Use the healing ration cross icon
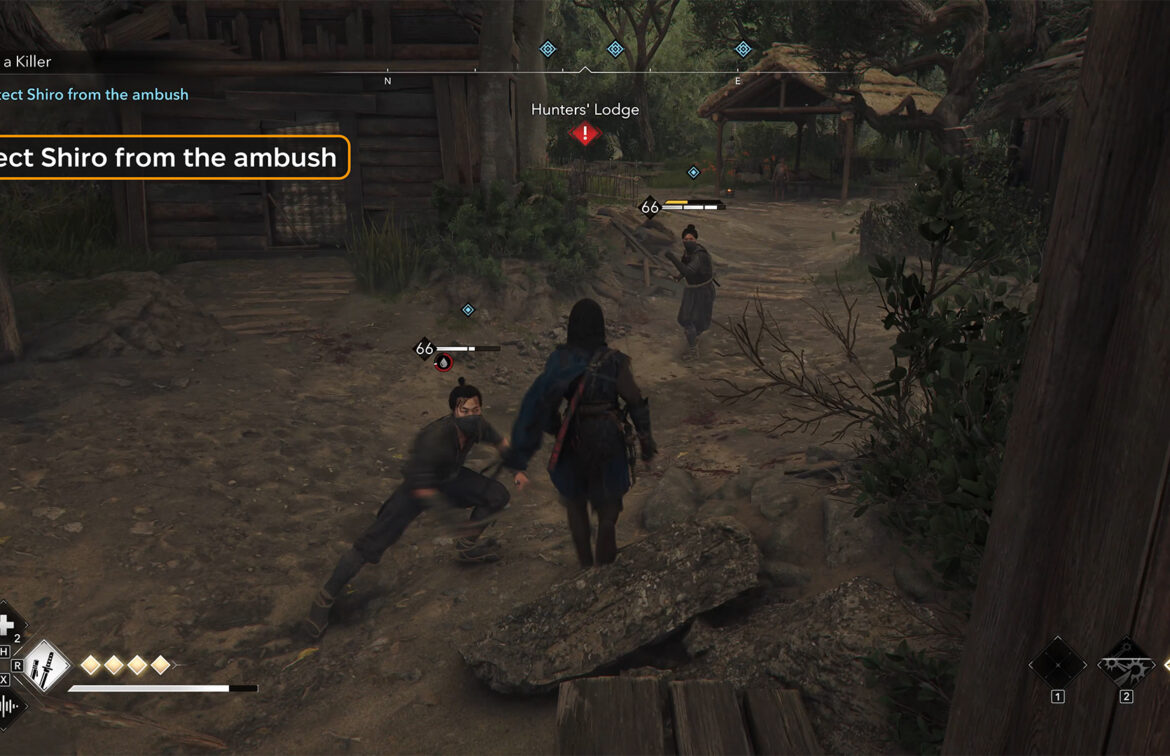Viewport: 1170px width, 756px height. pos(7,626)
